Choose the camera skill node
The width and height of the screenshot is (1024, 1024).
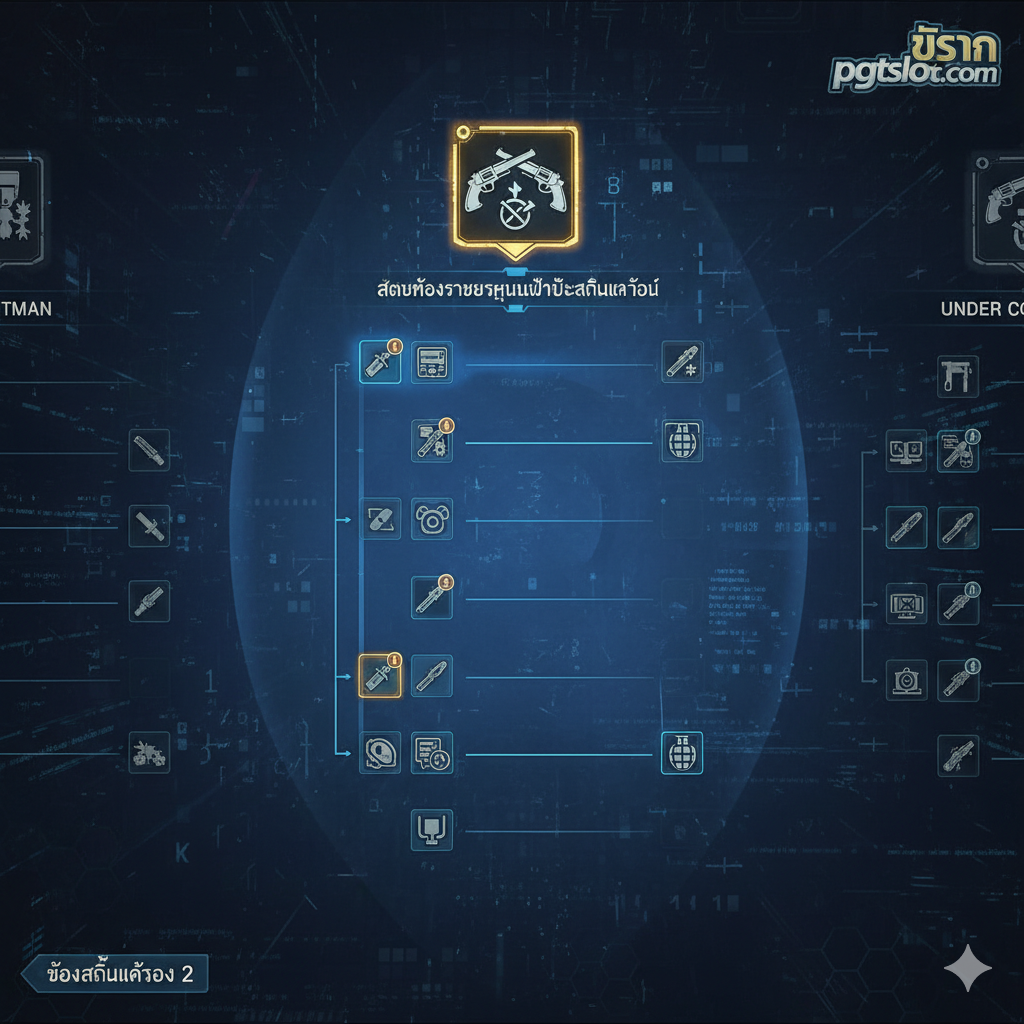click(906, 680)
